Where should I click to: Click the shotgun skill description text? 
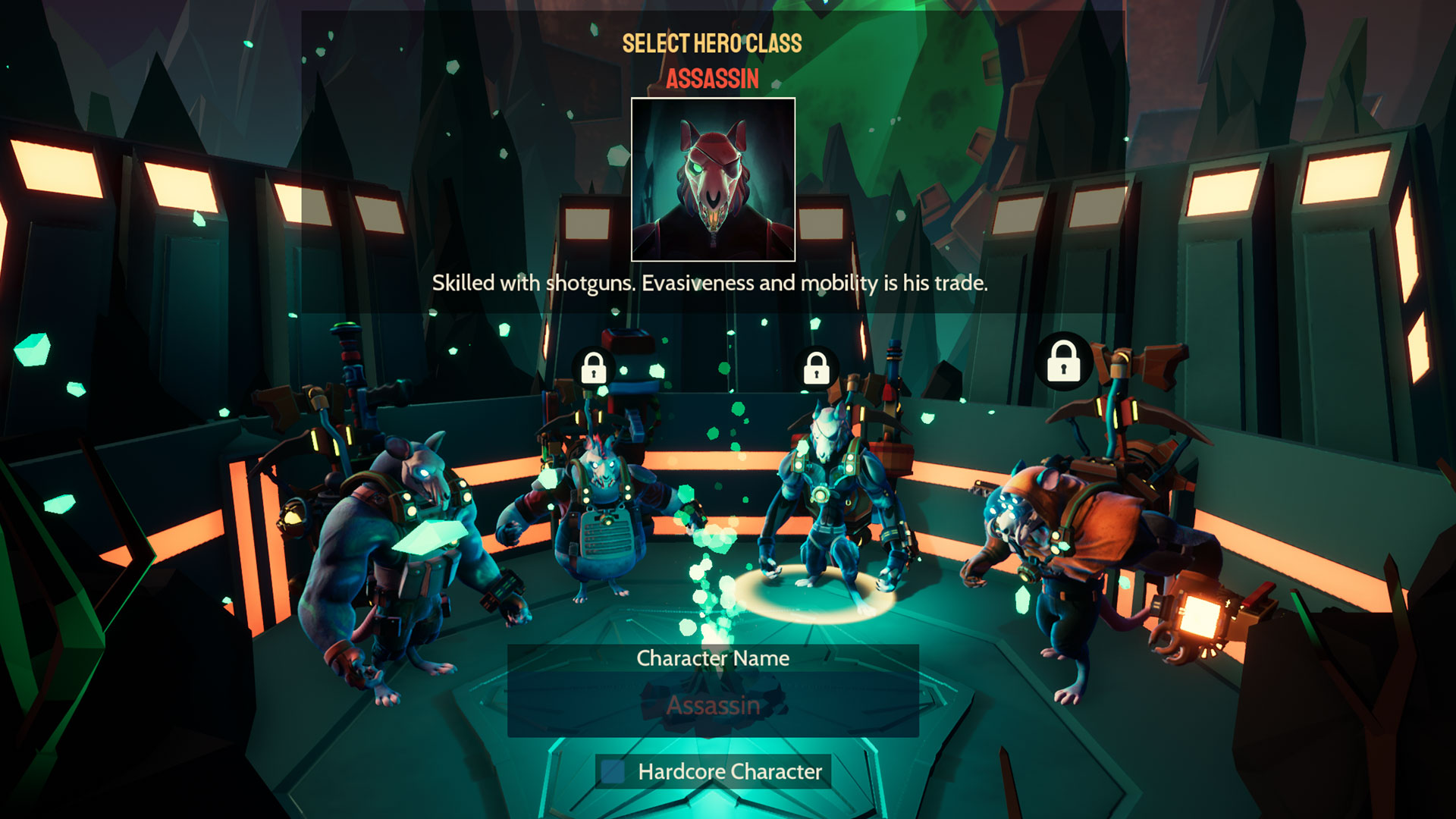click(711, 284)
